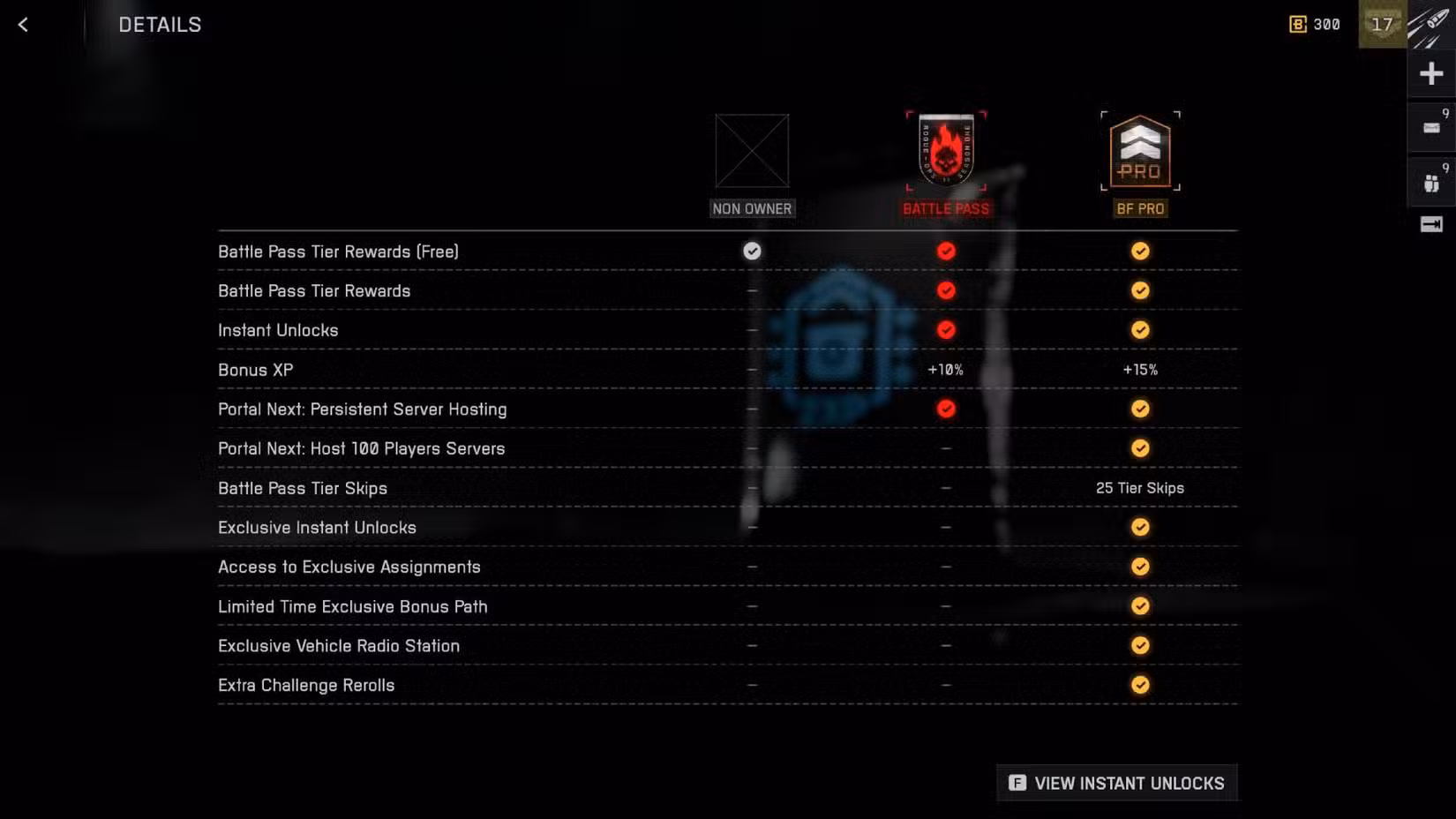
Task: Select the Battle Pass skull badge icon
Action: (x=945, y=150)
